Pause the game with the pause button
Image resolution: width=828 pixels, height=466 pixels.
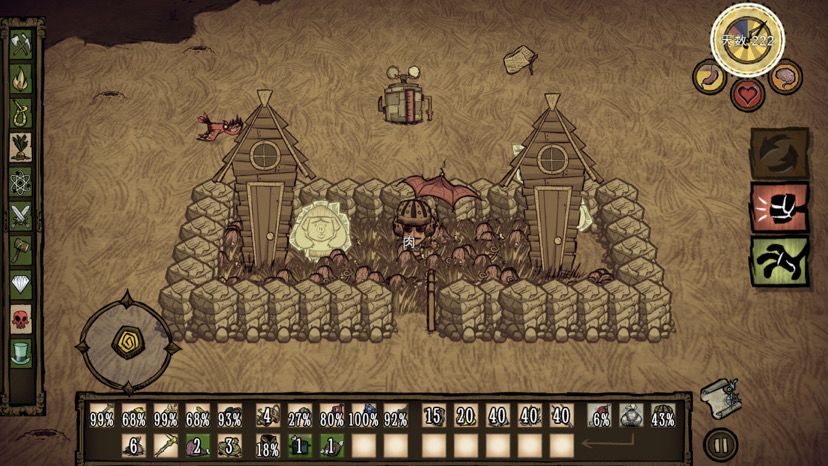[716, 443]
